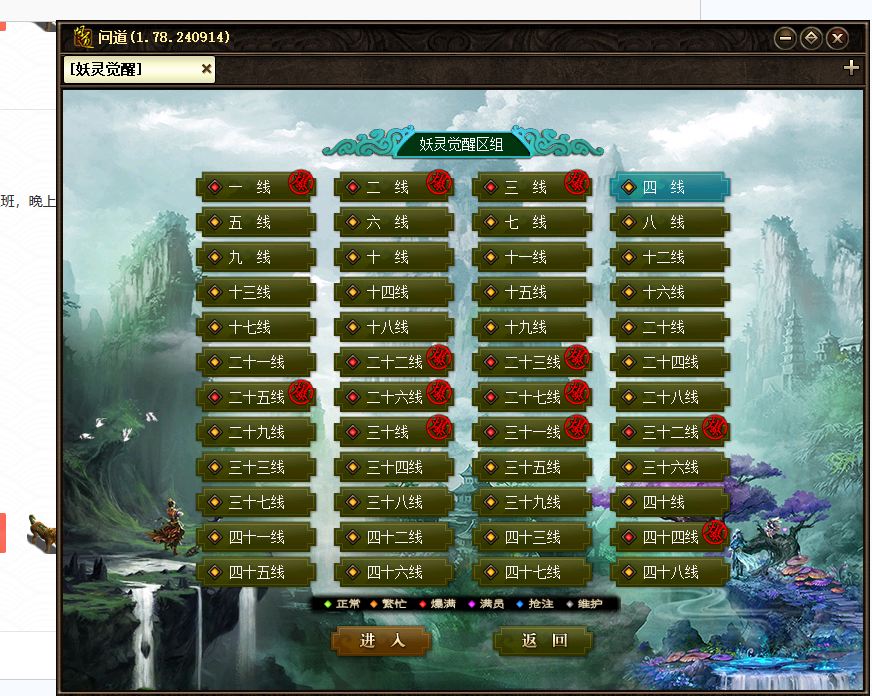This screenshot has width=872, height=696.
Task: Close the 问道 game window
Action: (x=838, y=38)
